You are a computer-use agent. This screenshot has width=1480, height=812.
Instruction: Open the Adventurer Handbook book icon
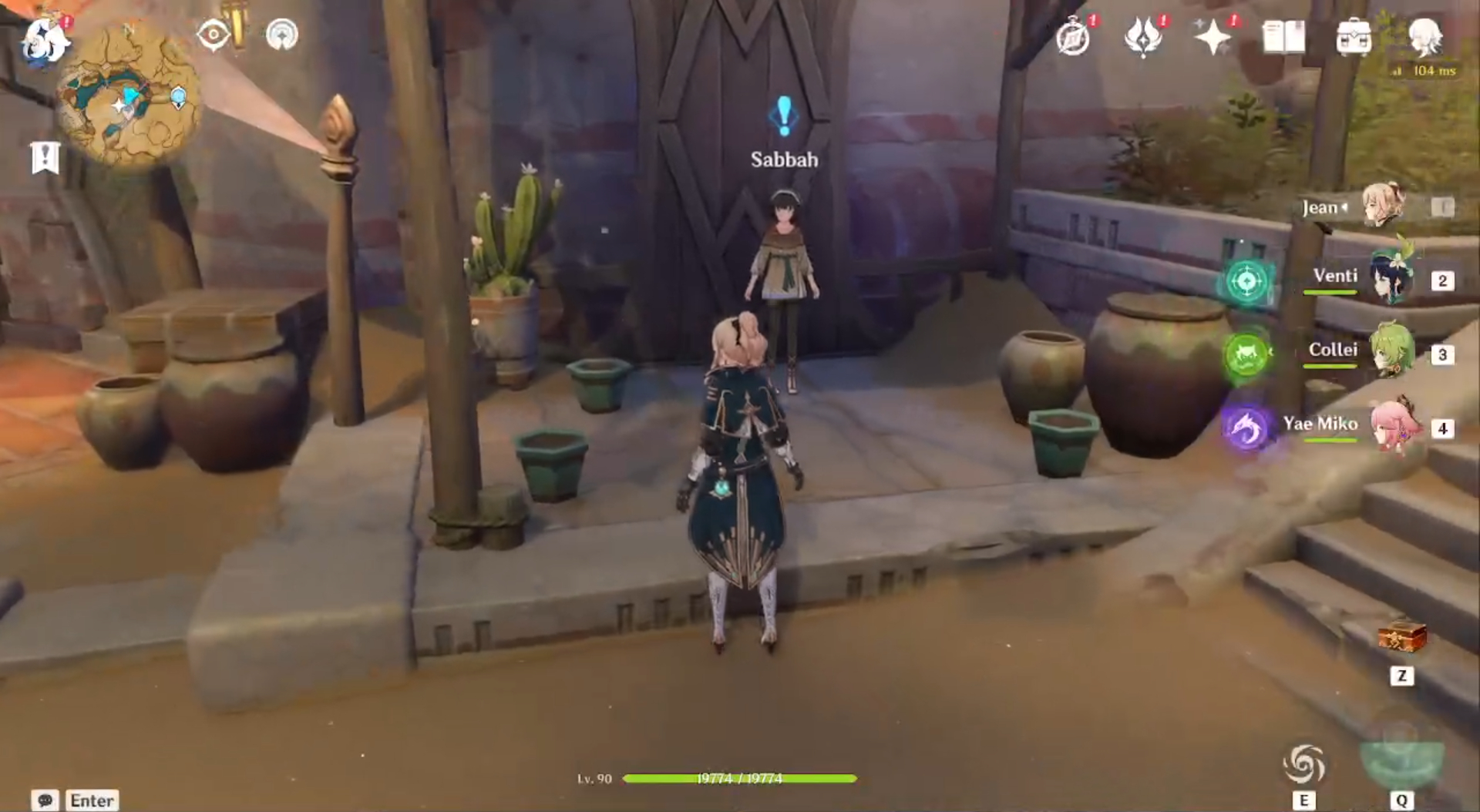[1283, 37]
